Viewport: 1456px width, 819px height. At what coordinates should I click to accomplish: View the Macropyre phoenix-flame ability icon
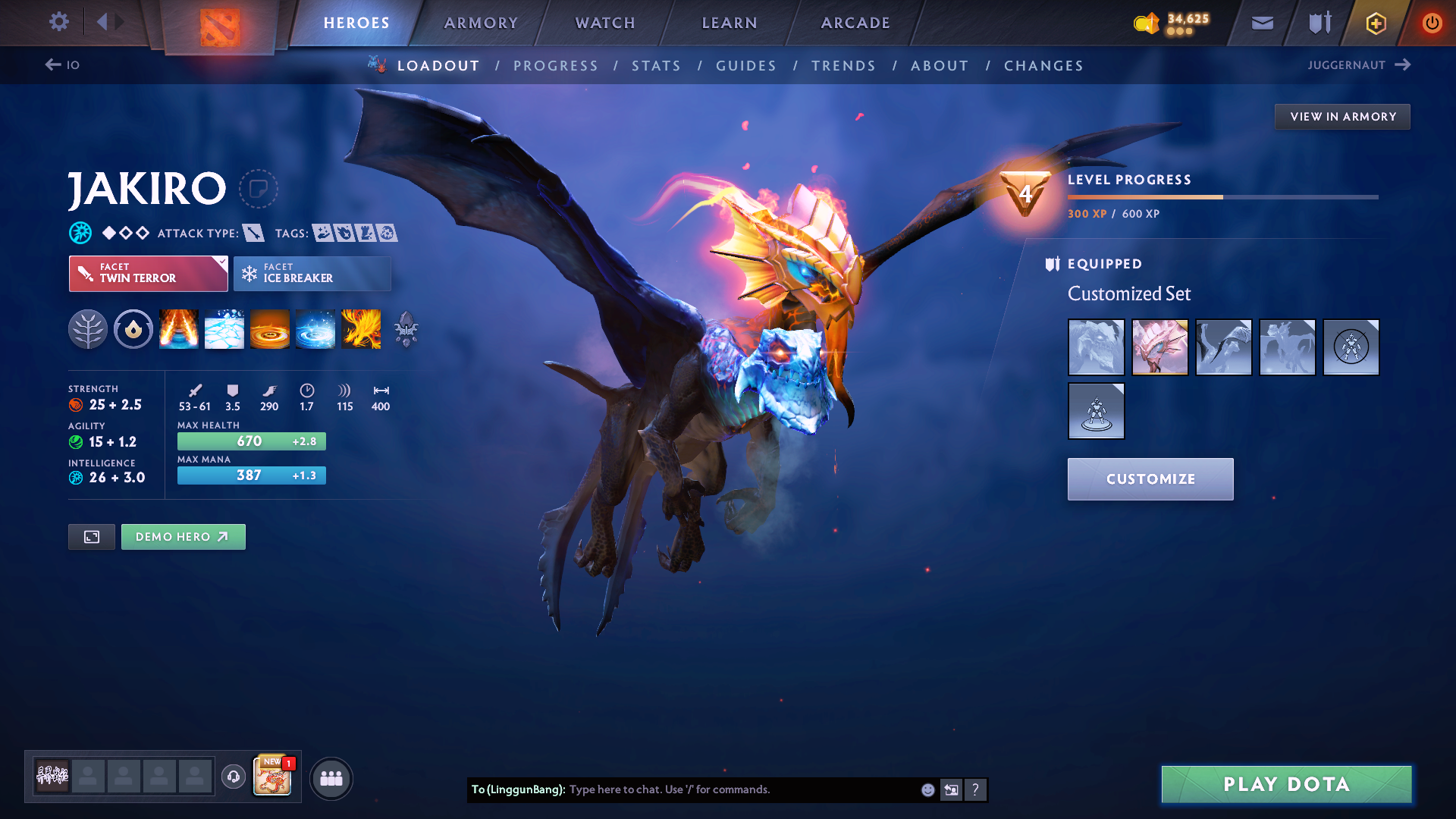[x=361, y=330]
